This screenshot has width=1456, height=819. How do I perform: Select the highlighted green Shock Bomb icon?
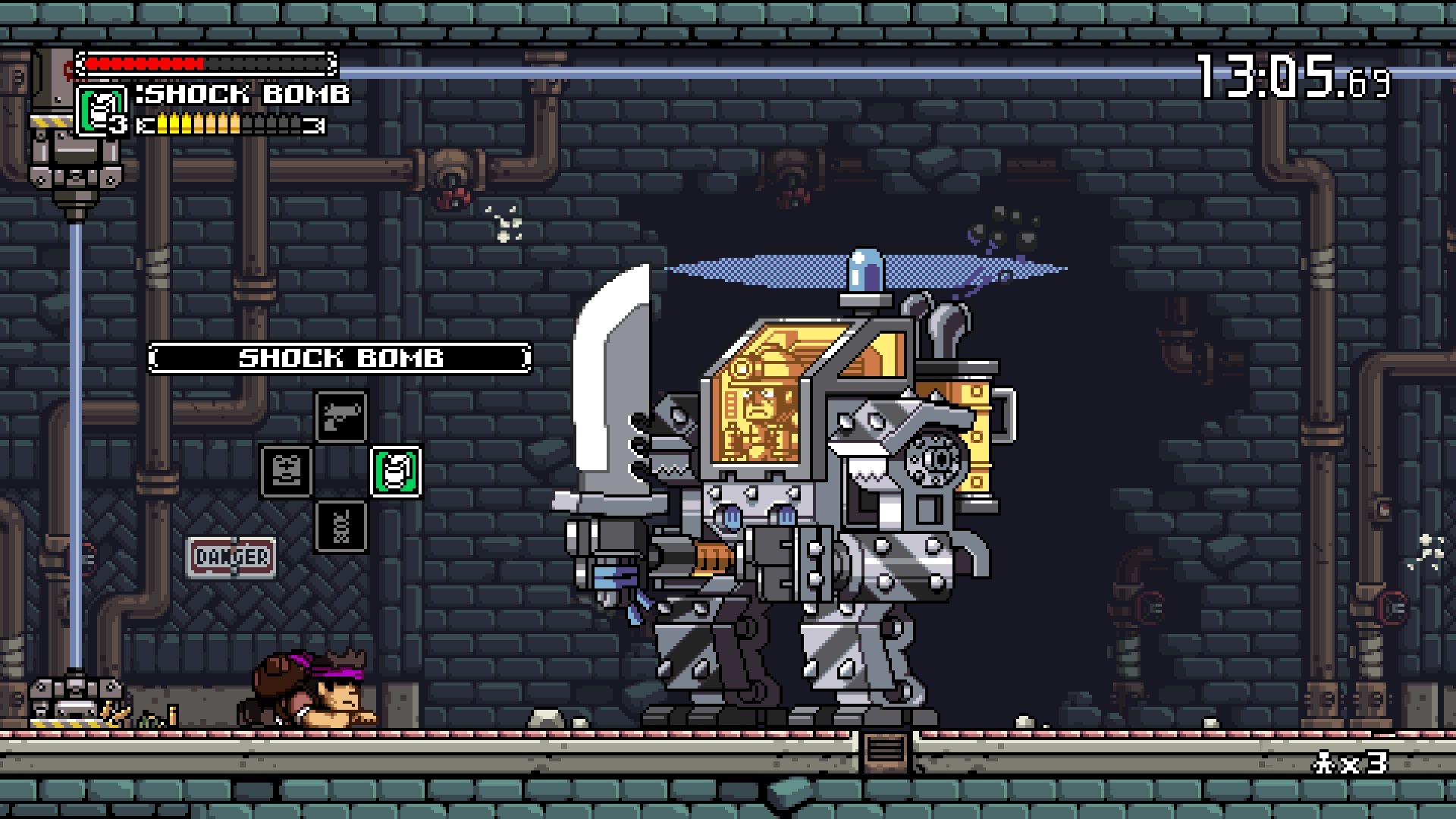click(x=395, y=470)
